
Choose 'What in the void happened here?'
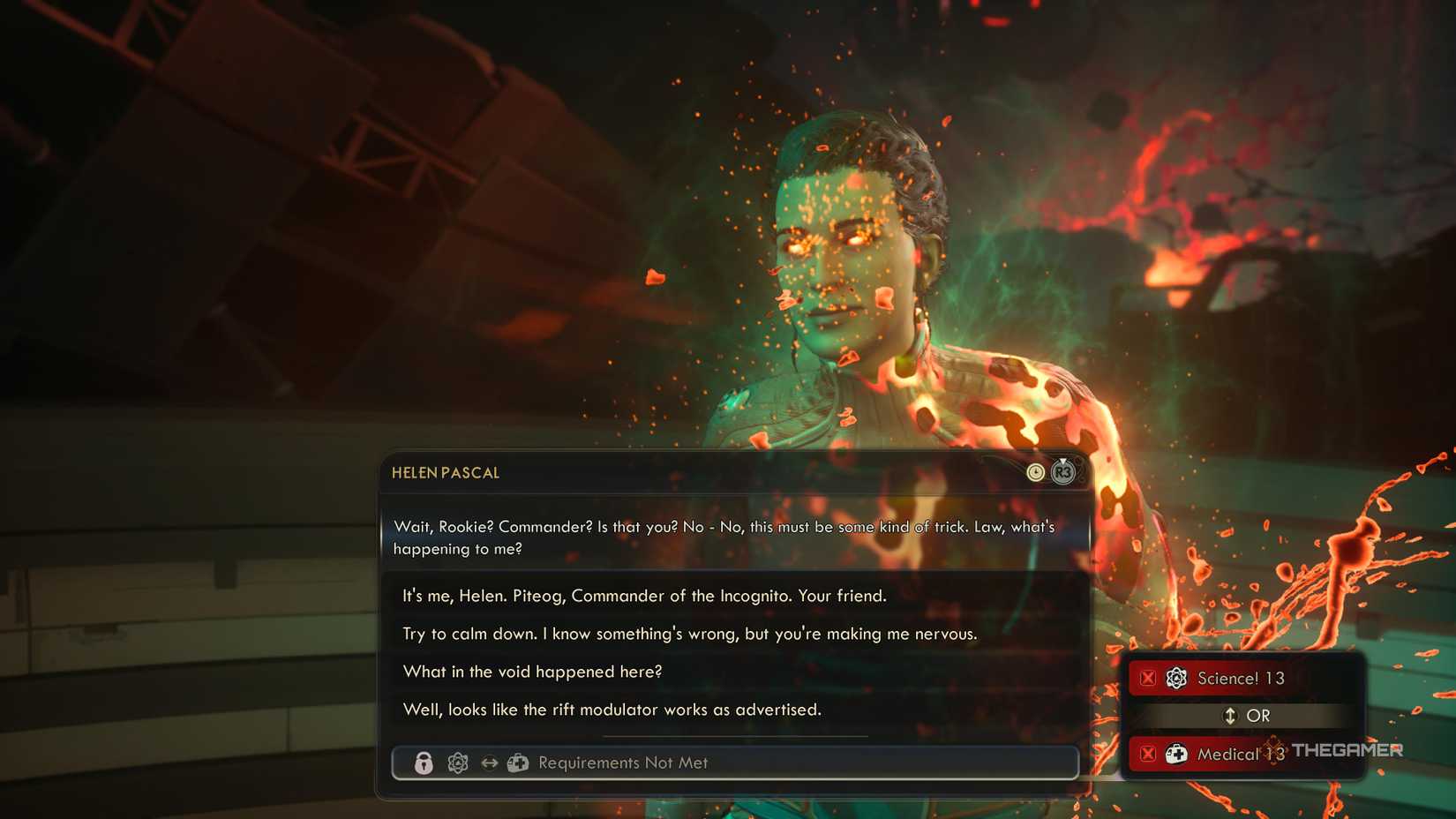coord(531,672)
